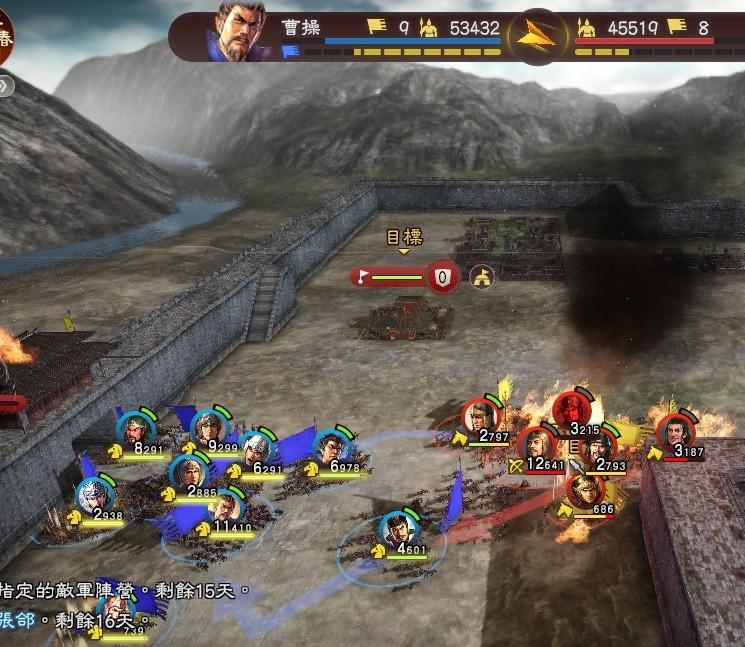Image resolution: width=745 pixels, height=647 pixels.
Task: Target the enemy unit with 12641 troops
Action: (539, 445)
